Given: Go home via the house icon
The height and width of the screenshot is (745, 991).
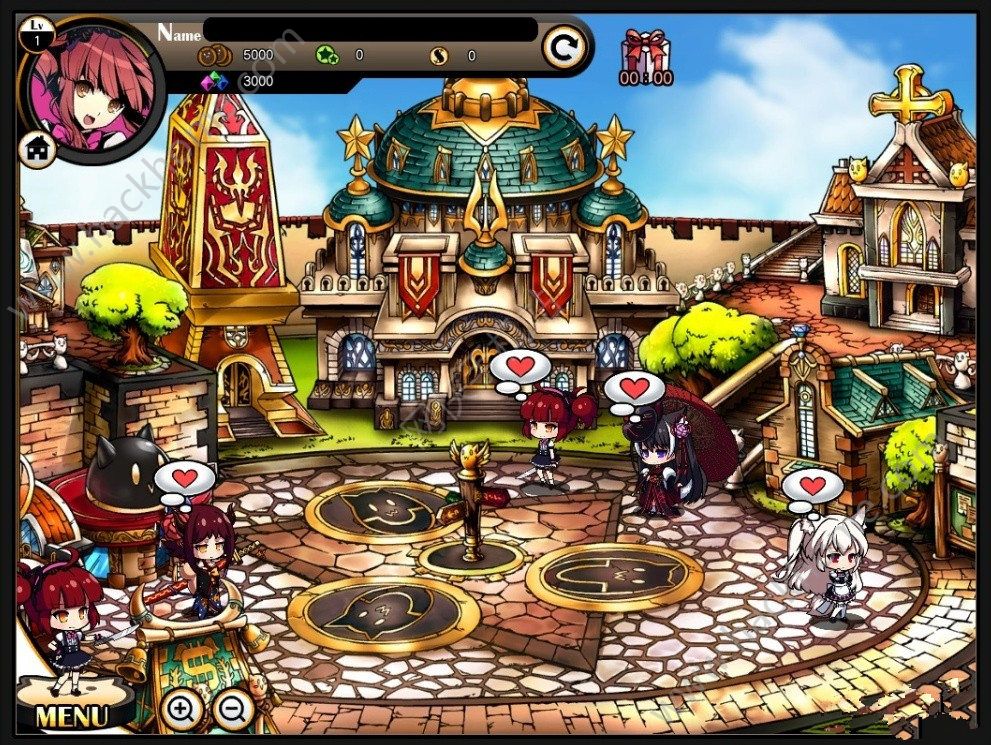Looking at the screenshot, I should point(38,150).
